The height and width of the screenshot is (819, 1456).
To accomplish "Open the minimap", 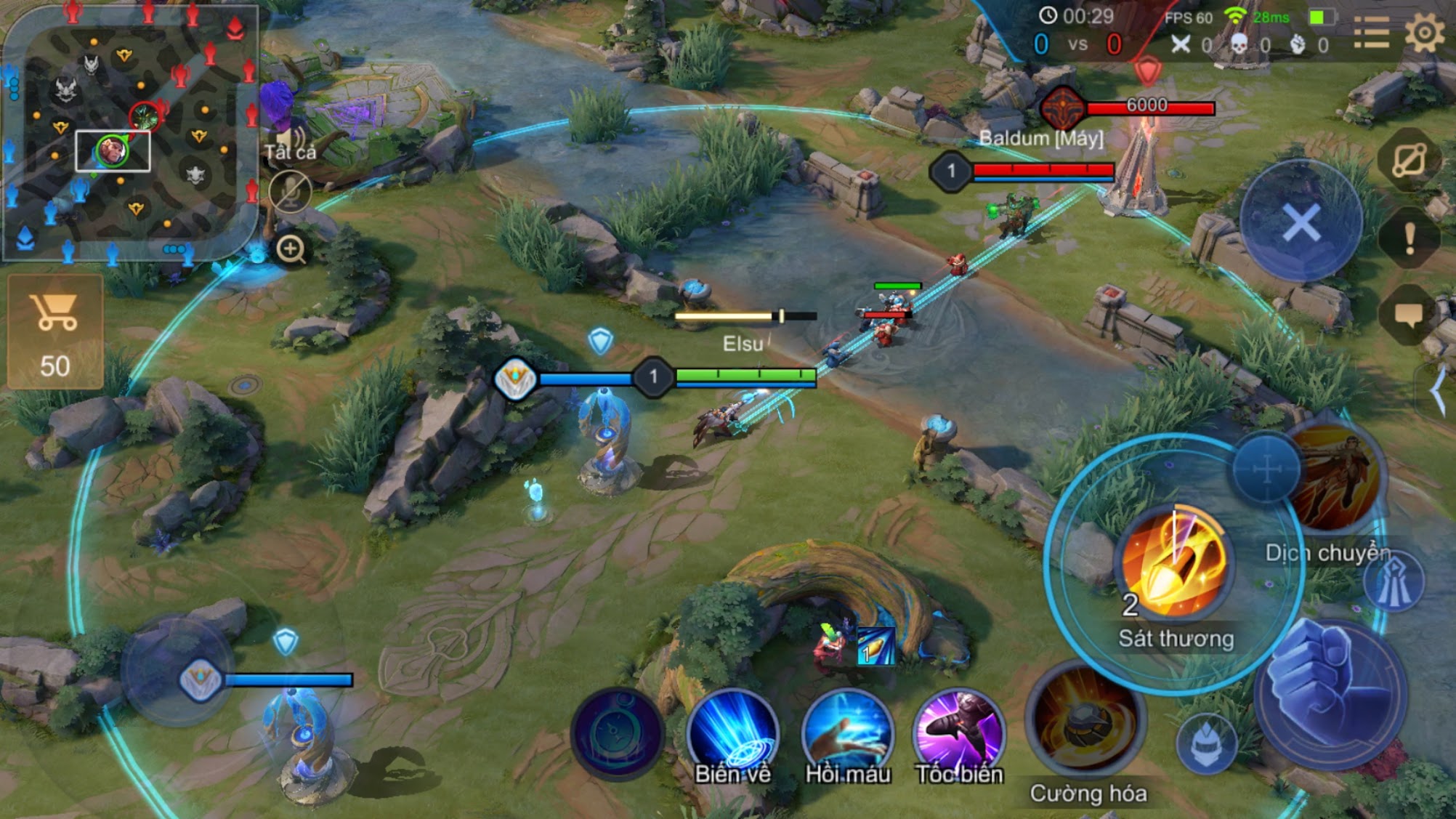I will click(x=129, y=132).
